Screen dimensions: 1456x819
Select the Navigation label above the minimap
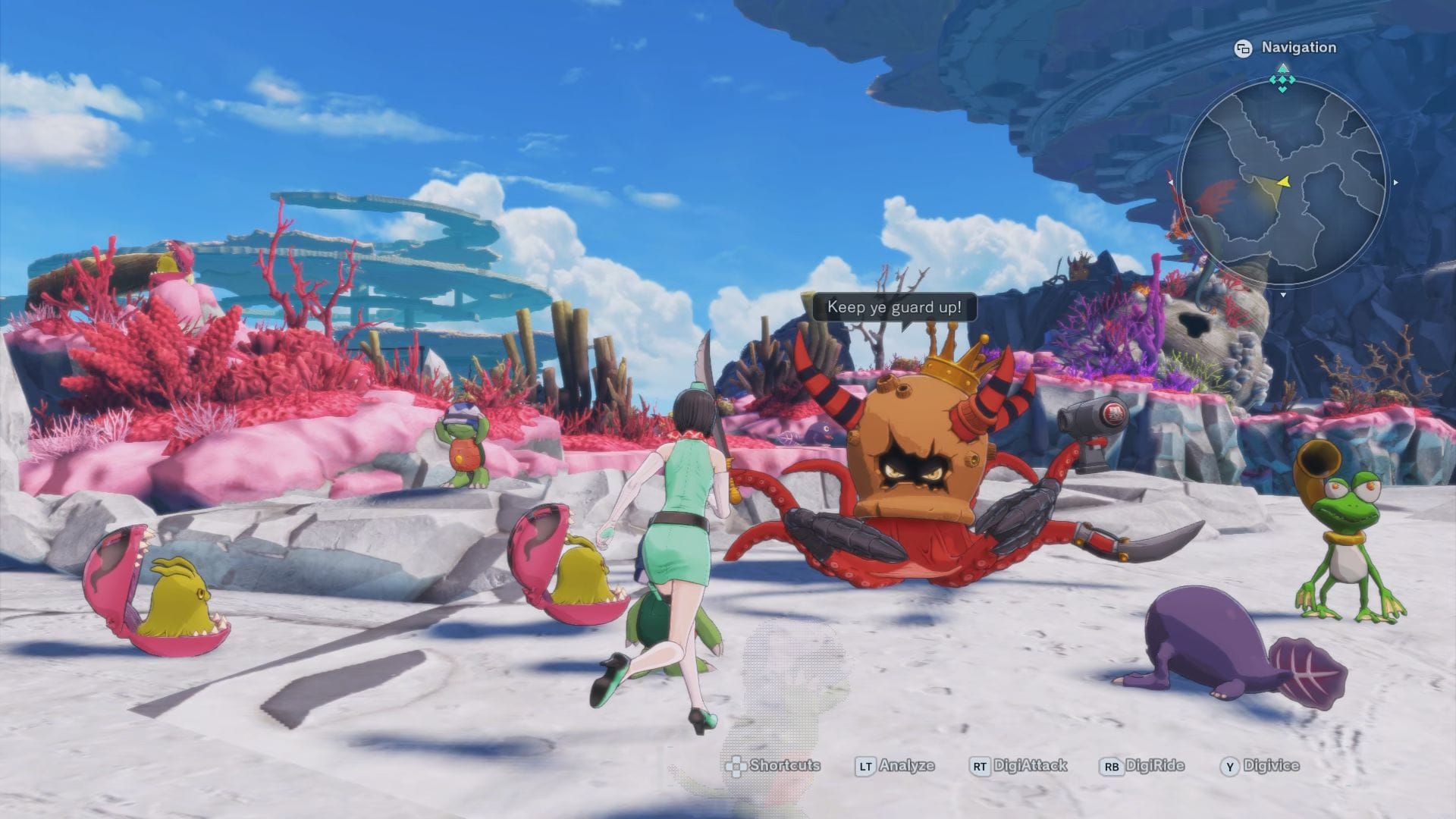click(1298, 48)
